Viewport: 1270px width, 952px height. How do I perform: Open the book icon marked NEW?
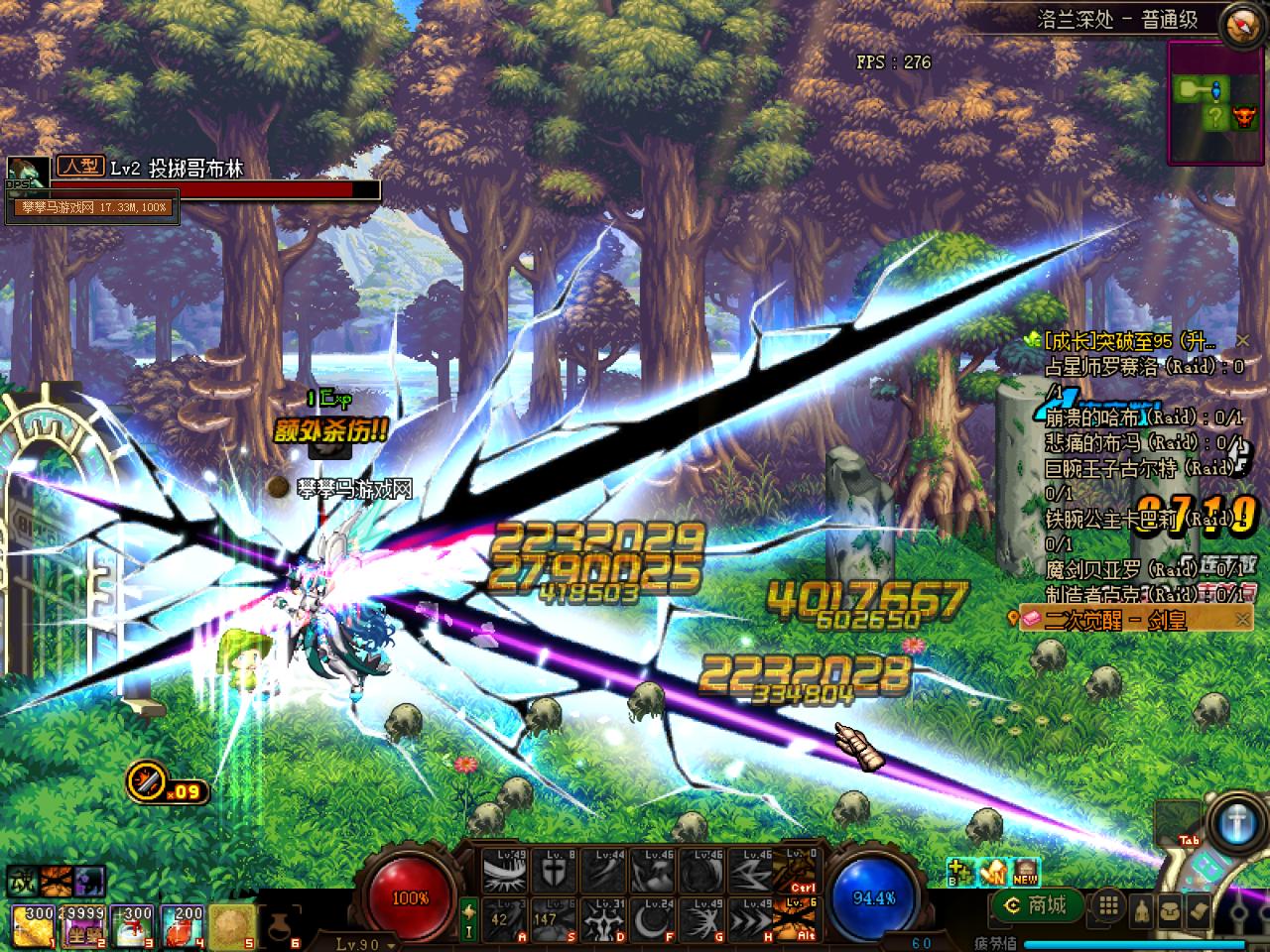pos(1025,872)
